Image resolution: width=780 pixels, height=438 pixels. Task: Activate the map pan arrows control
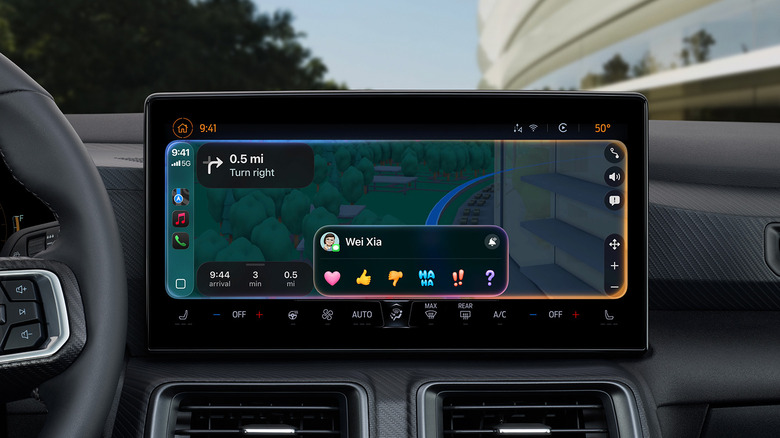pyautogui.click(x=613, y=244)
